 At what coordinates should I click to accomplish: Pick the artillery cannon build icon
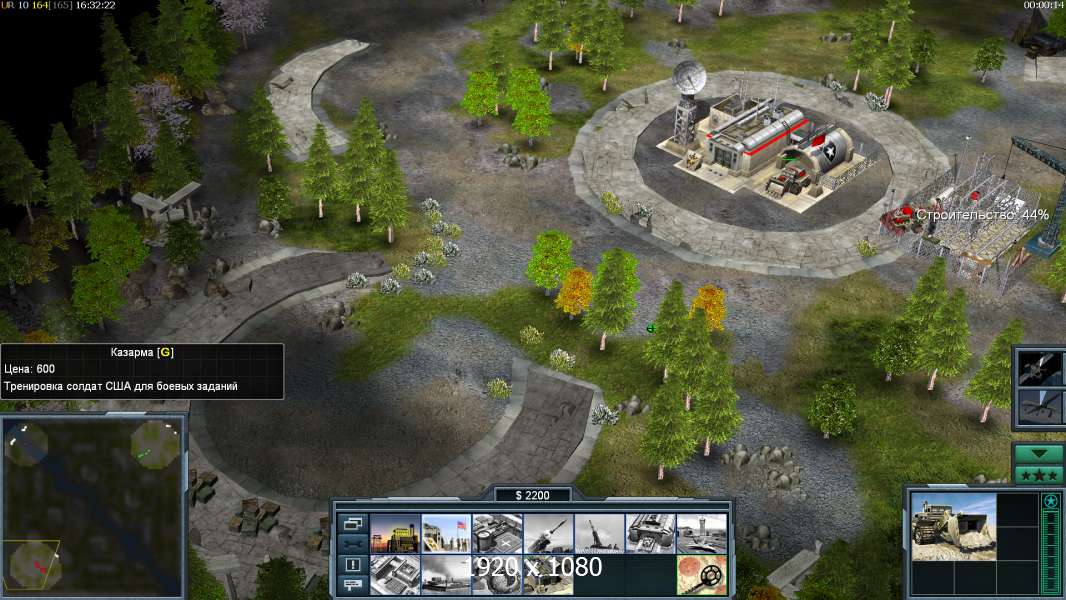pyautogui.click(x=599, y=534)
